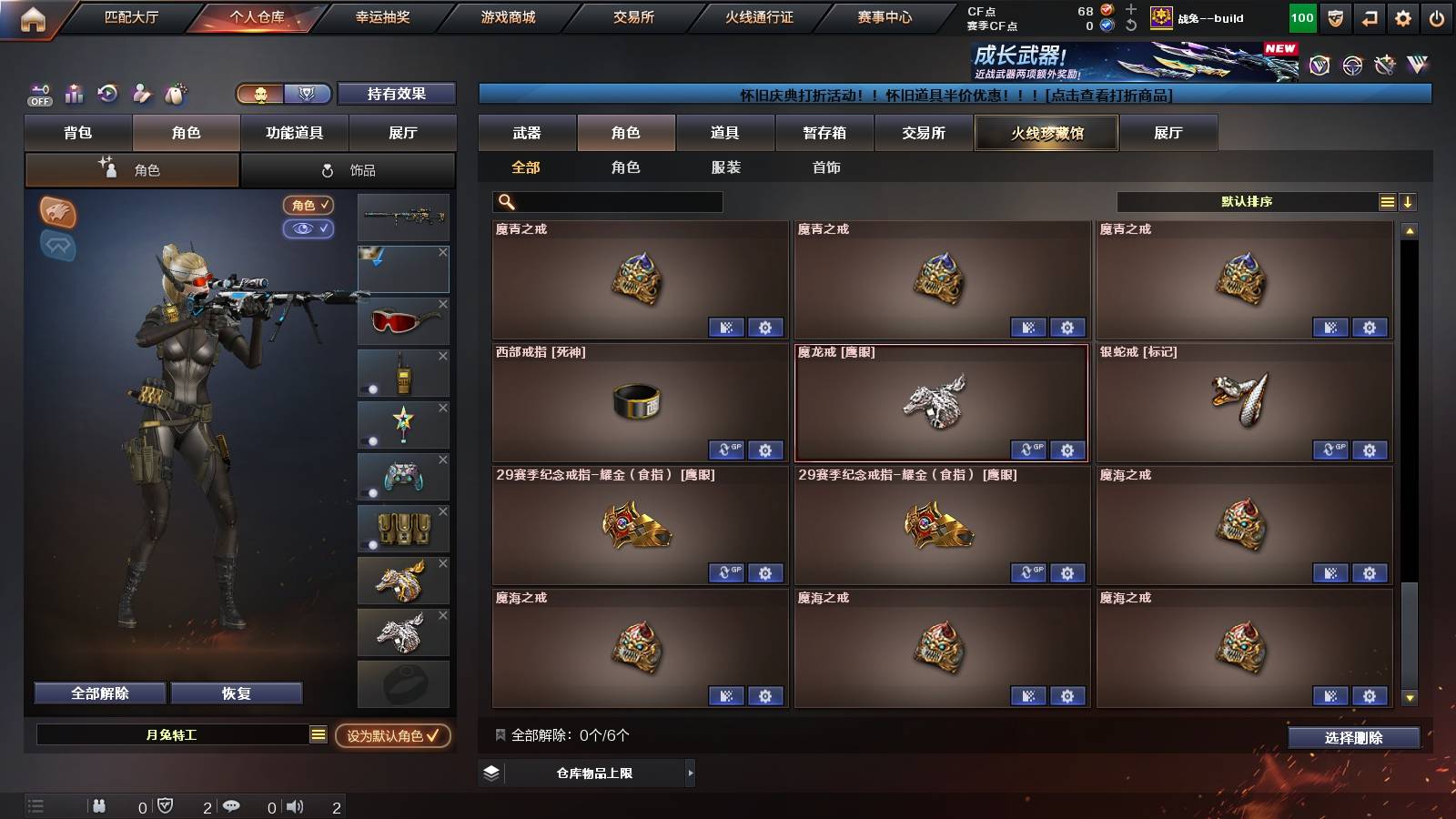Select the character paint/customize icon
Viewport: 1456px width, 819px height.
pos(142,94)
